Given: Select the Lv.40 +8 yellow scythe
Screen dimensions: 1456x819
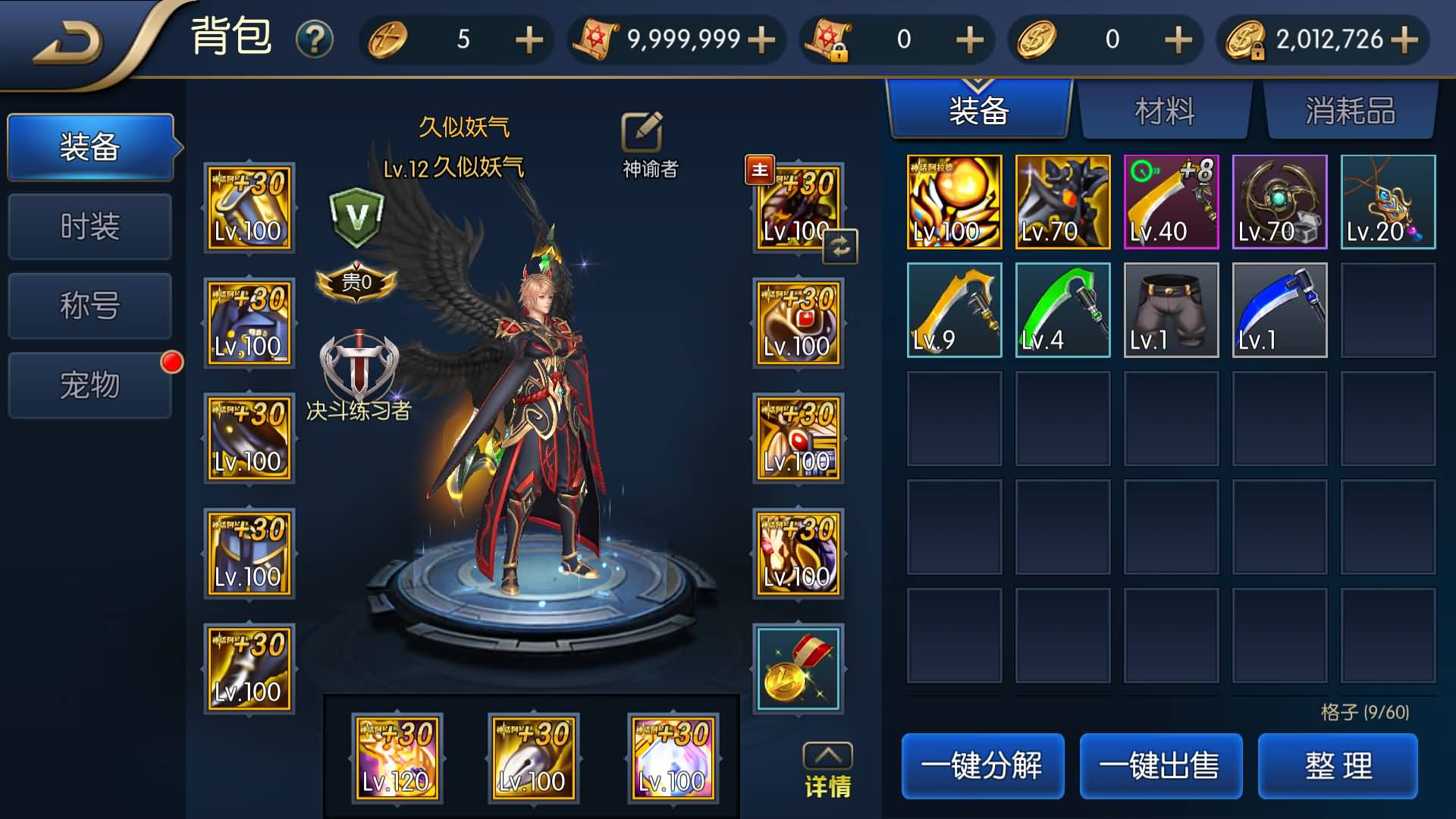Looking at the screenshot, I should [x=1171, y=202].
